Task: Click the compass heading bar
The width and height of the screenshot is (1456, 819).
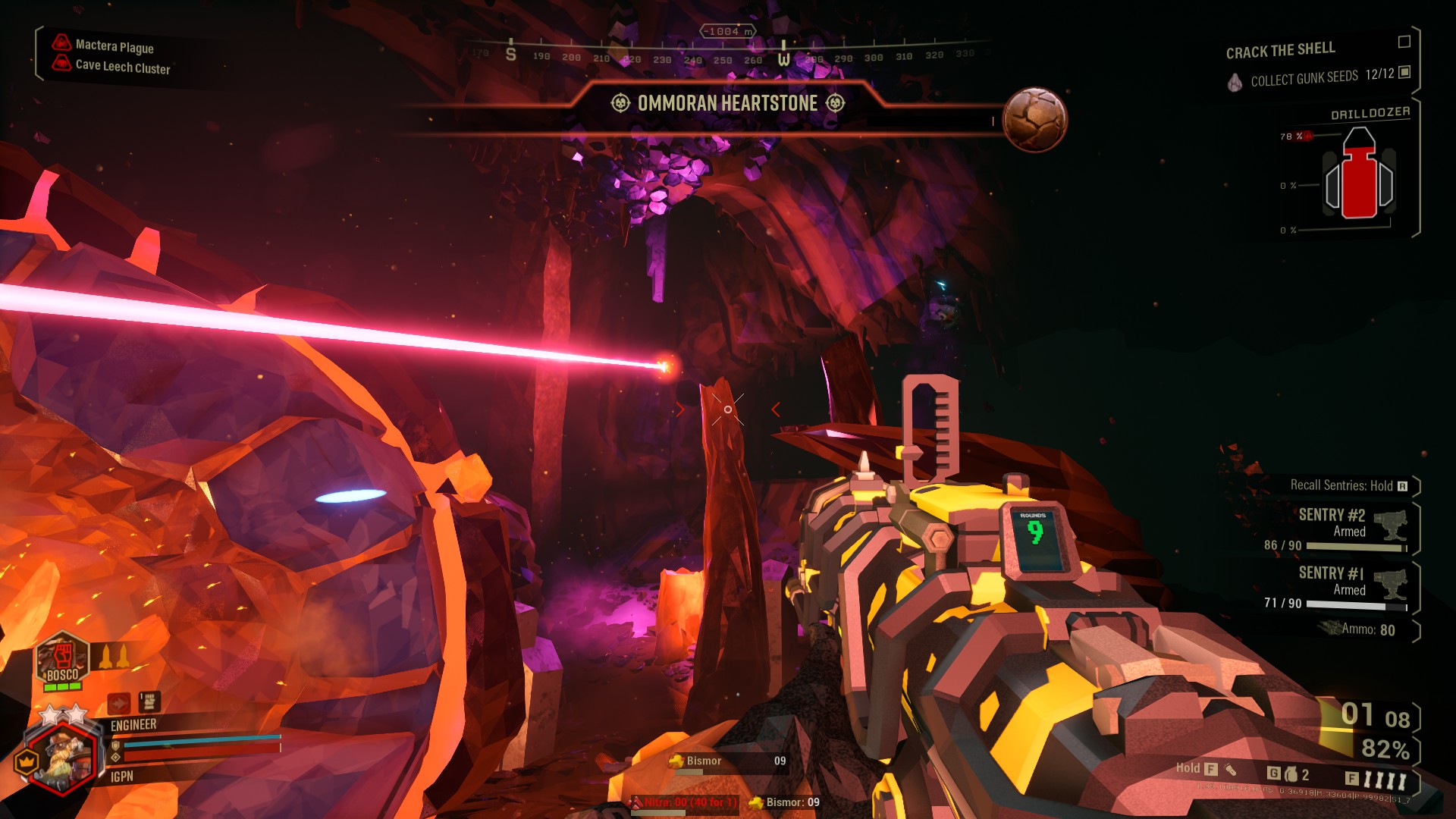Action: click(x=724, y=55)
